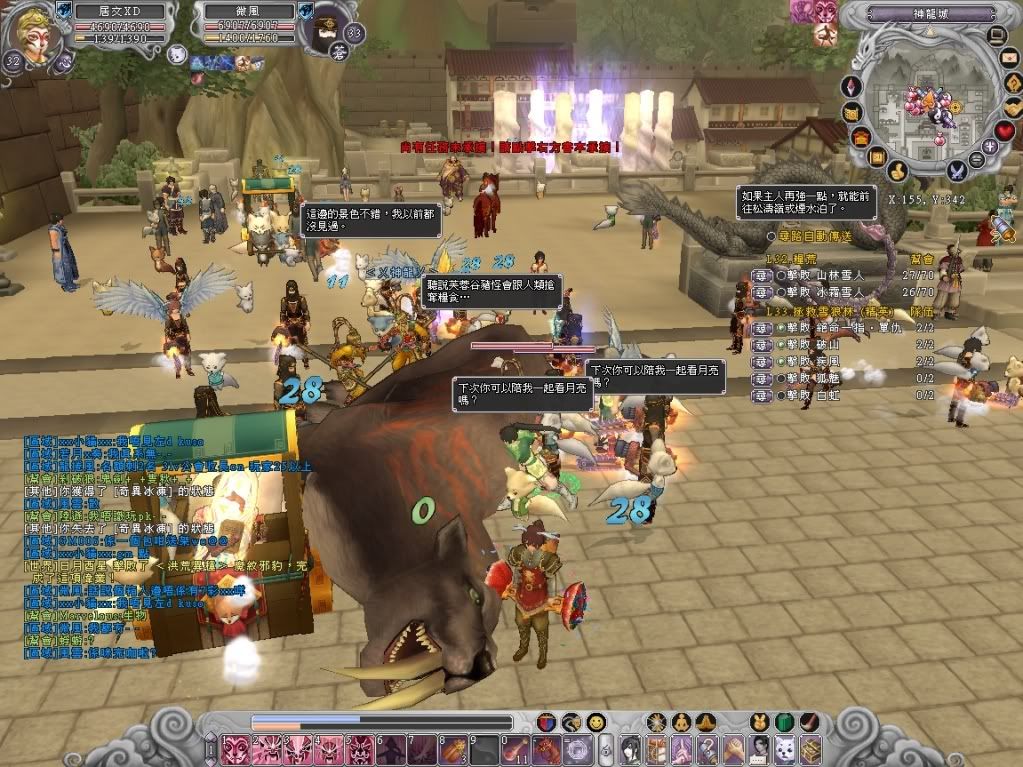Zoom in the minimap with plus button
This screenshot has height=767, width=1023.
(x=990, y=147)
